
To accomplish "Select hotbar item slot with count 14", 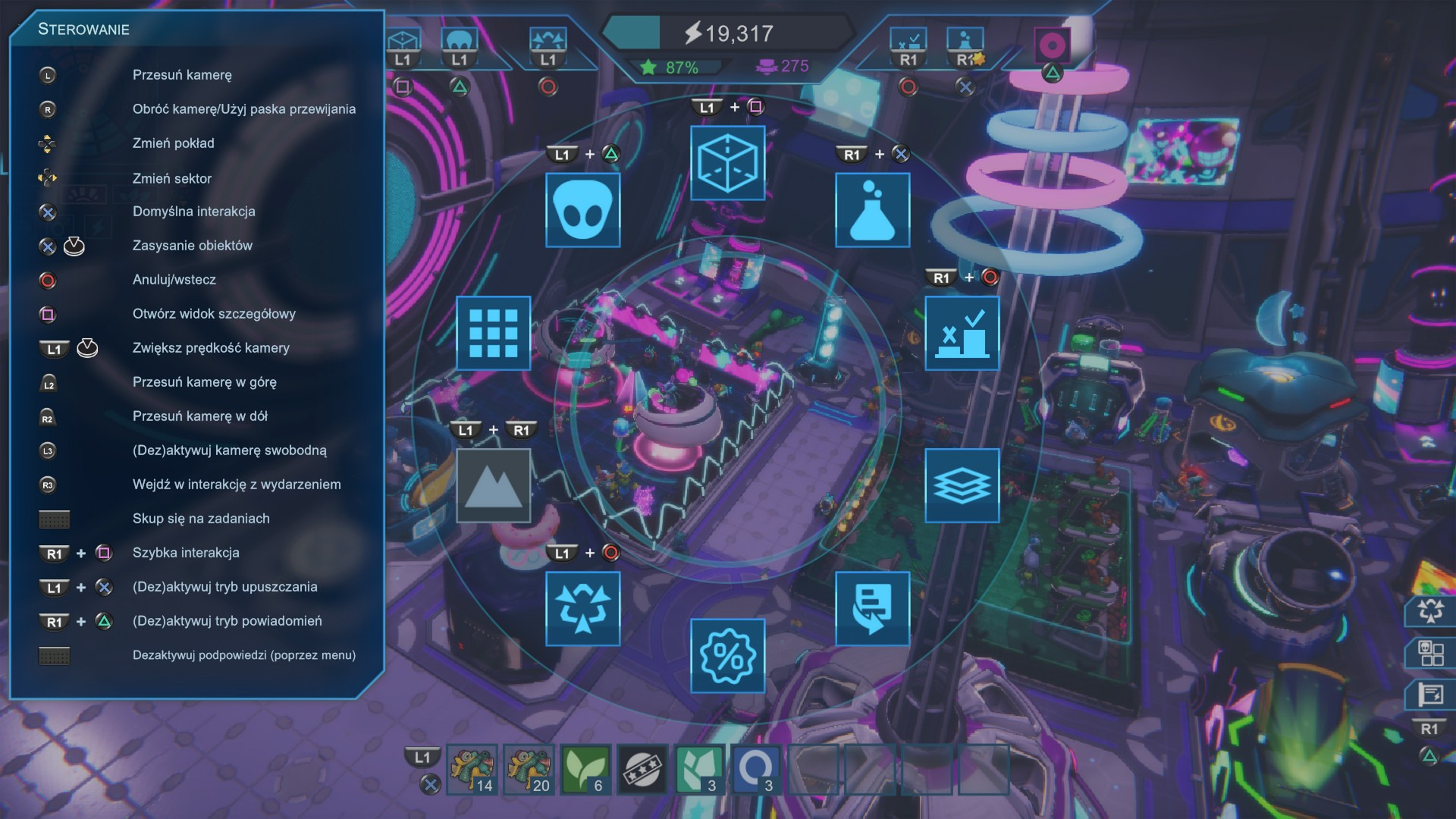I will [472, 770].
